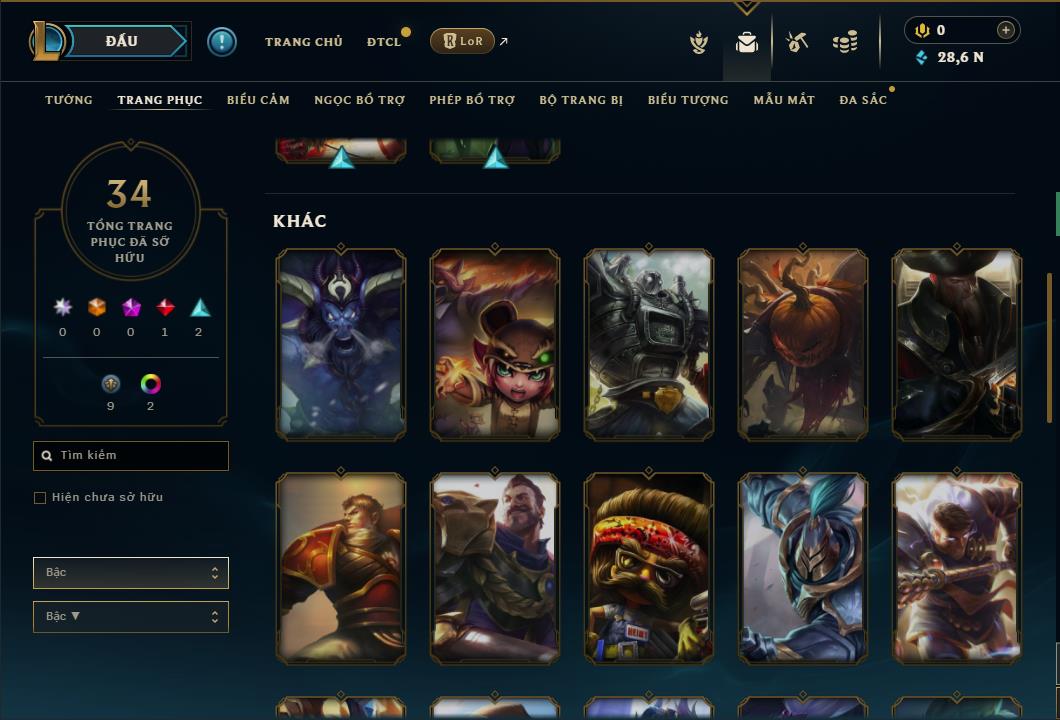Launch the LoR link button
1060x720 pixels.
click(x=462, y=41)
